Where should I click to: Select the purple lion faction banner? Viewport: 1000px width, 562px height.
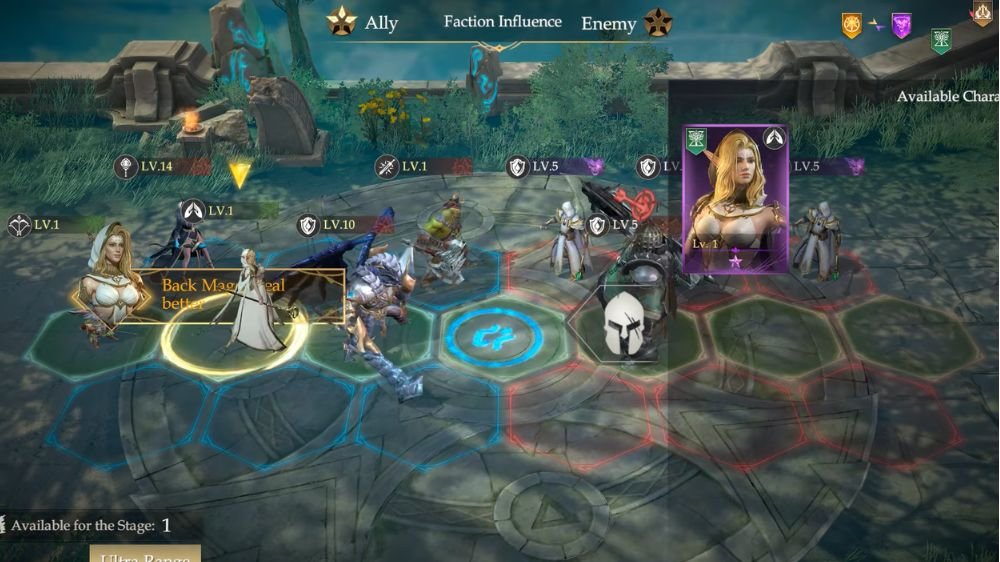click(x=901, y=25)
